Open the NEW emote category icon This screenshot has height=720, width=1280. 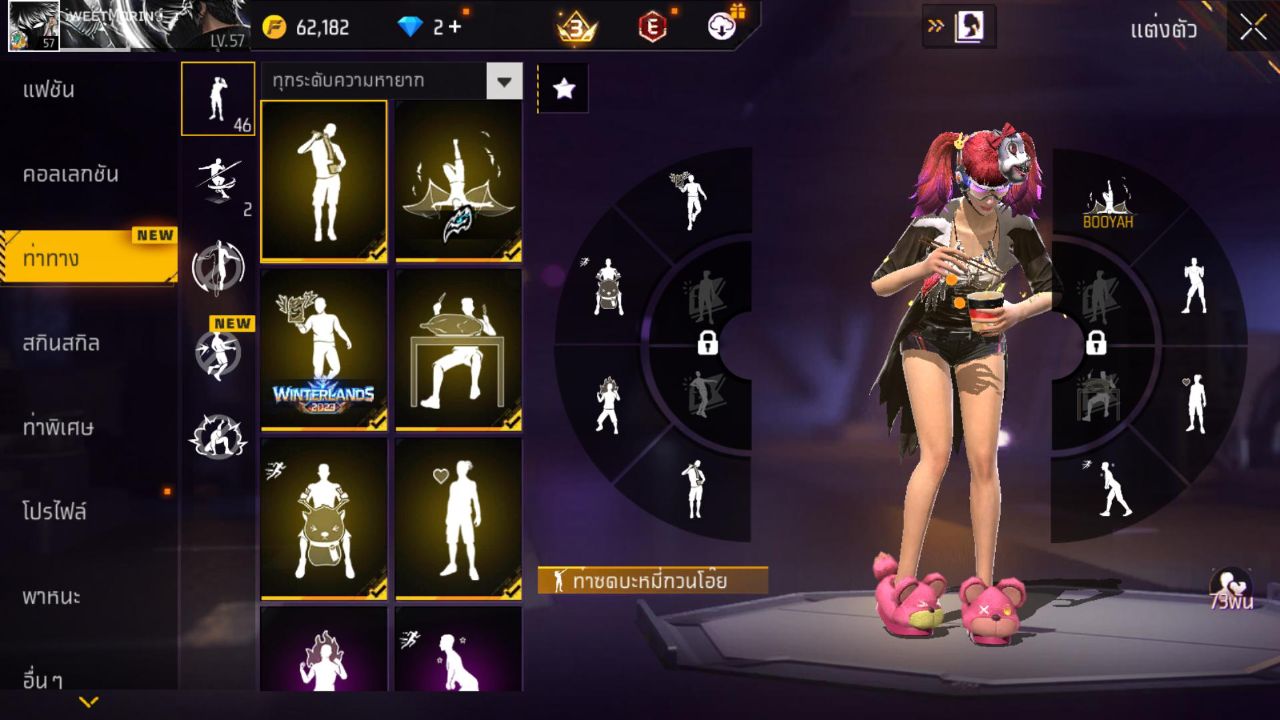coord(218,350)
